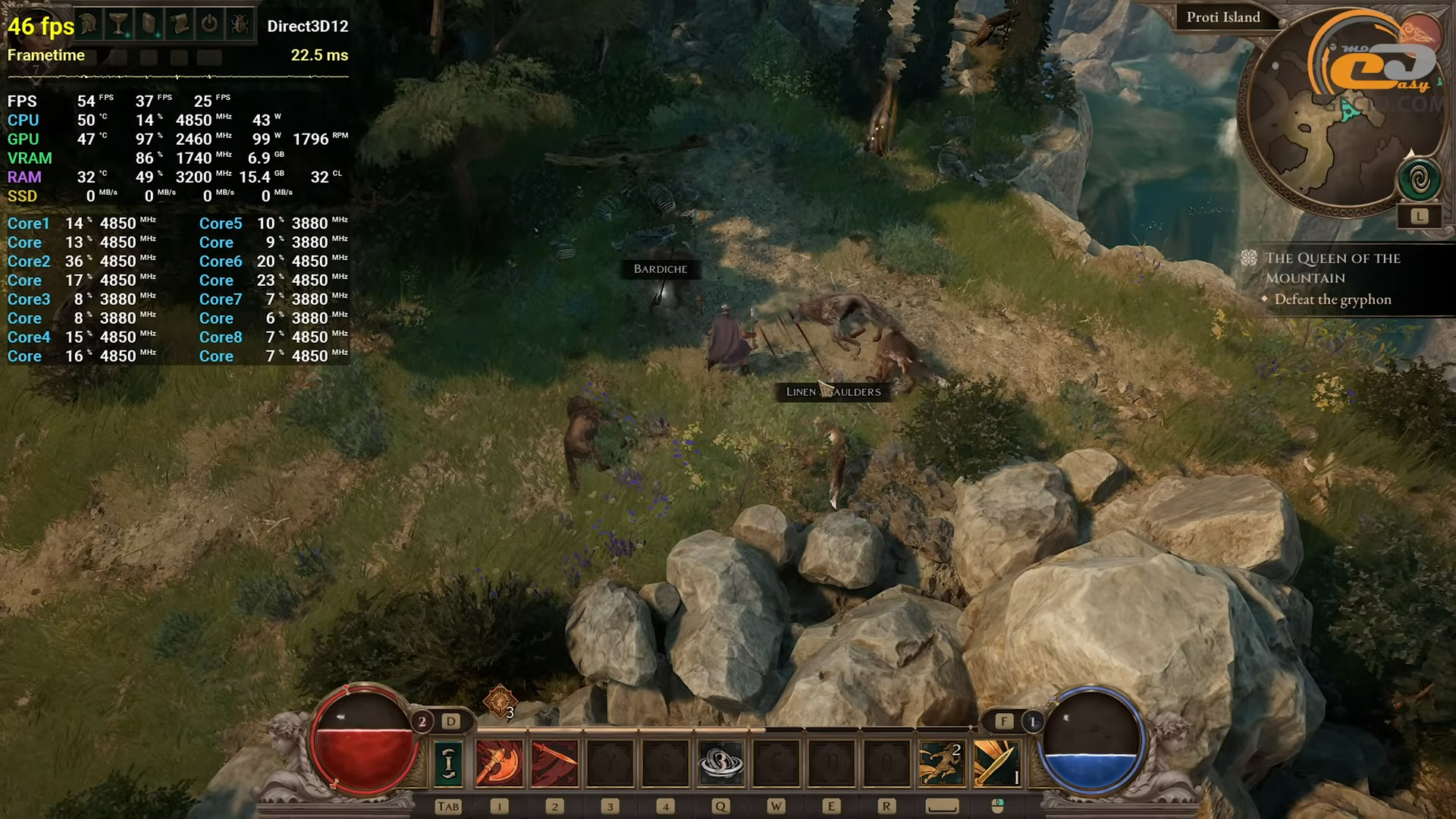Use the silver swirling ring skill
The image size is (1456, 819).
pyautogui.click(x=720, y=762)
